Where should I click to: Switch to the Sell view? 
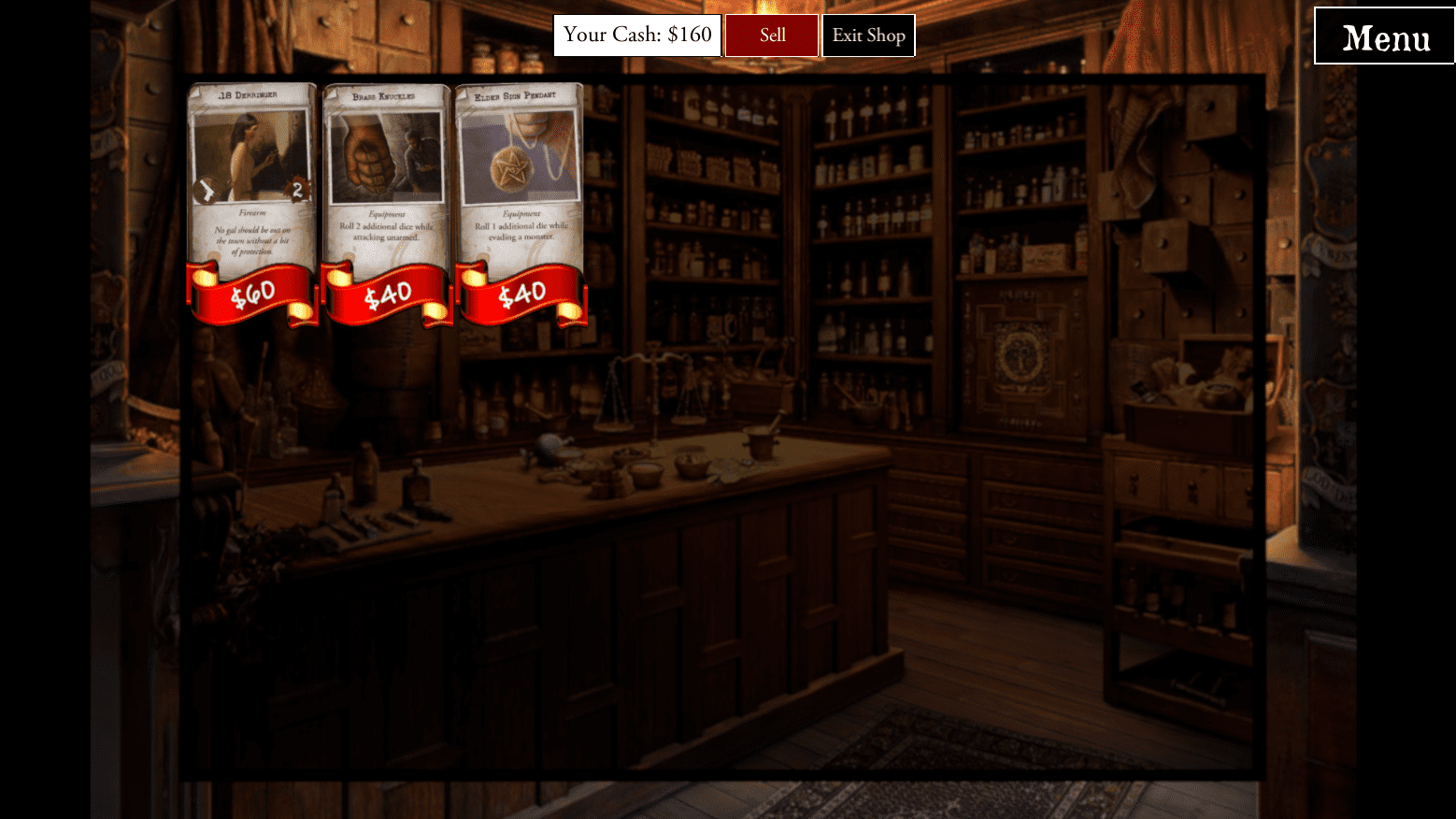pos(772,36)
